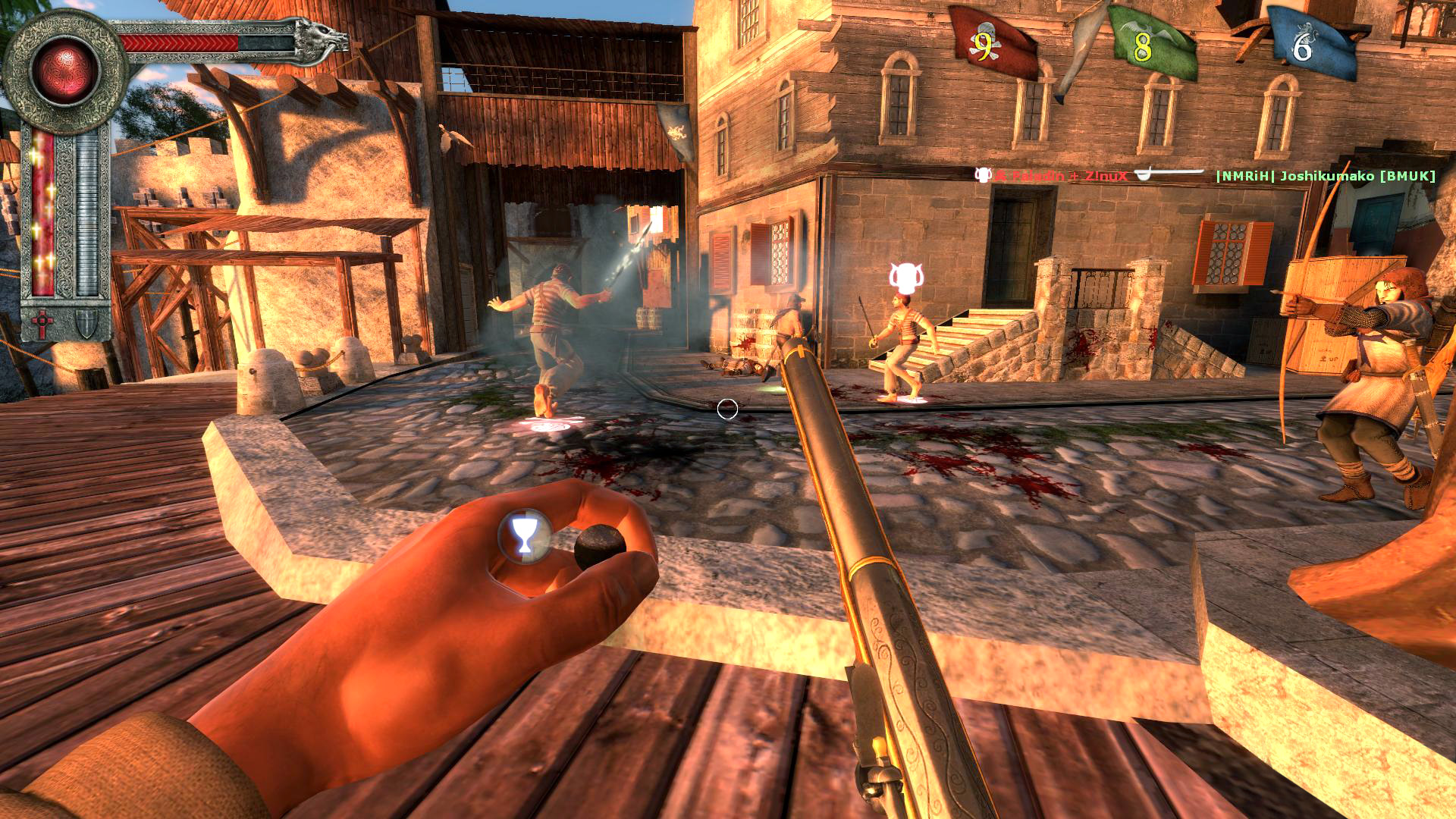Select the grey shield armor icon

pyautogui.click(x=87, y=325)
